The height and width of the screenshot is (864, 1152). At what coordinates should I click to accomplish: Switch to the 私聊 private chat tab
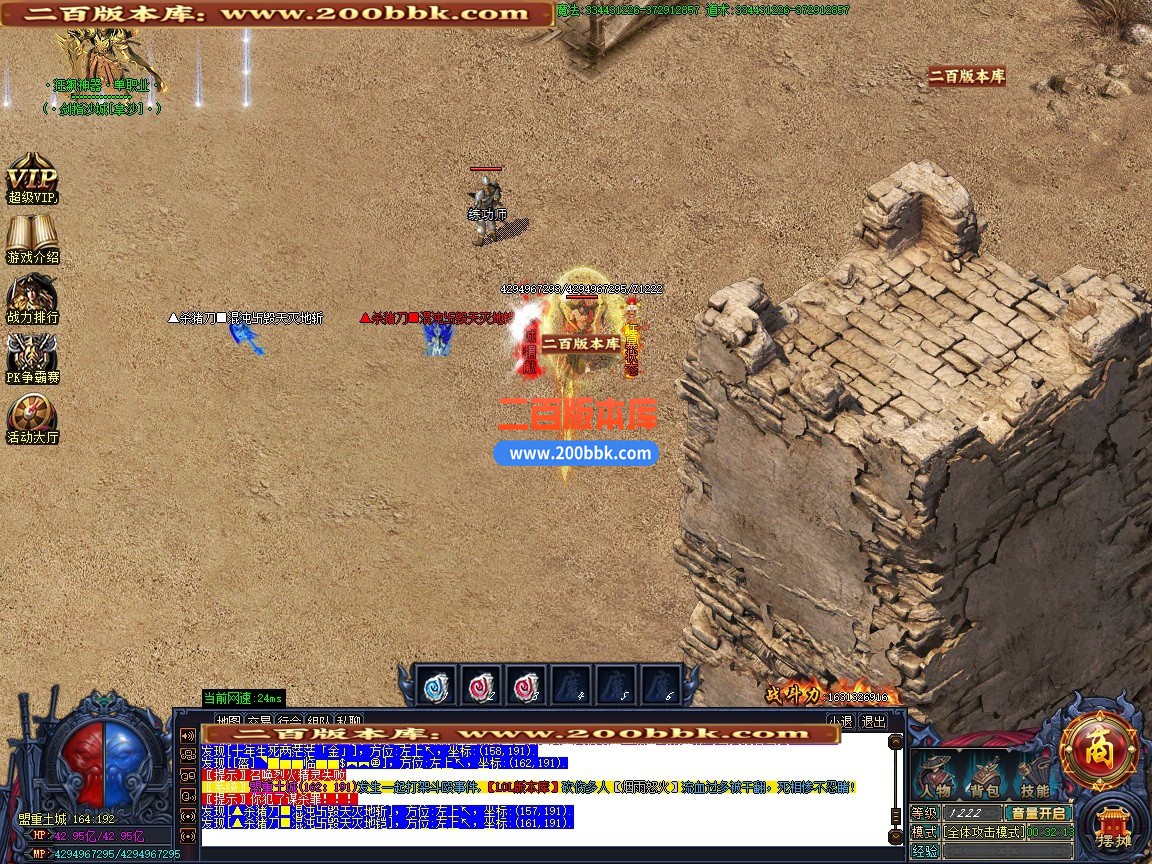(x=349, y=720)
